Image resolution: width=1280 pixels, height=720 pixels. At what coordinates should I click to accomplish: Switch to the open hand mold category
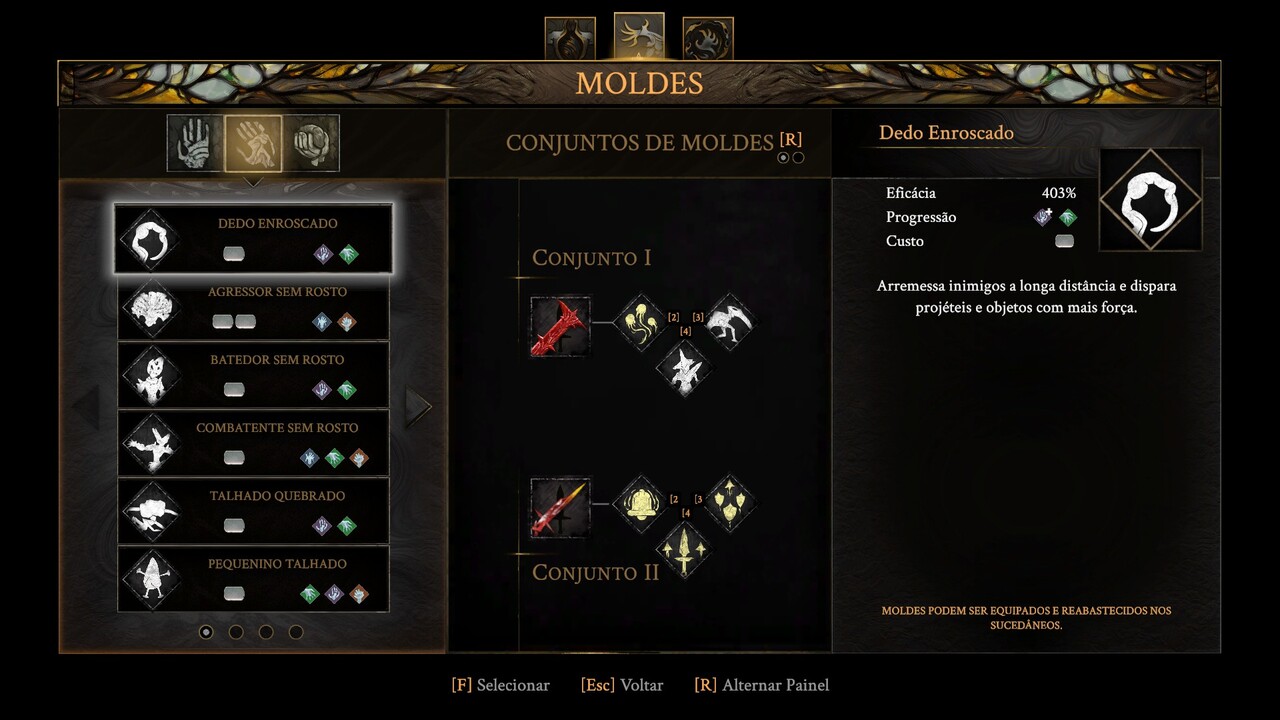click(195, 143)
